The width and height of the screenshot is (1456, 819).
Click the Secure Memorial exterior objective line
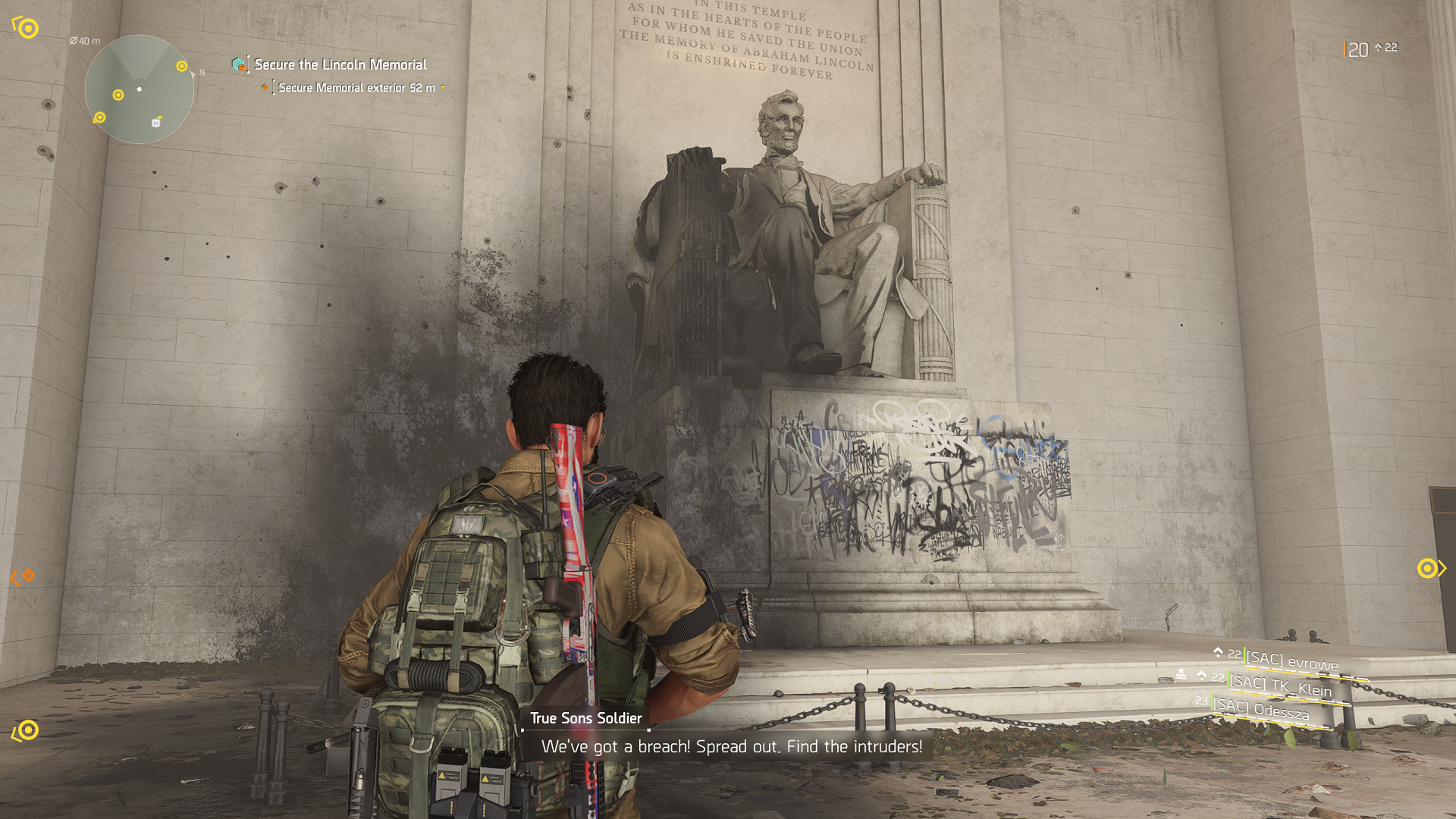click(x=356, y=88)
